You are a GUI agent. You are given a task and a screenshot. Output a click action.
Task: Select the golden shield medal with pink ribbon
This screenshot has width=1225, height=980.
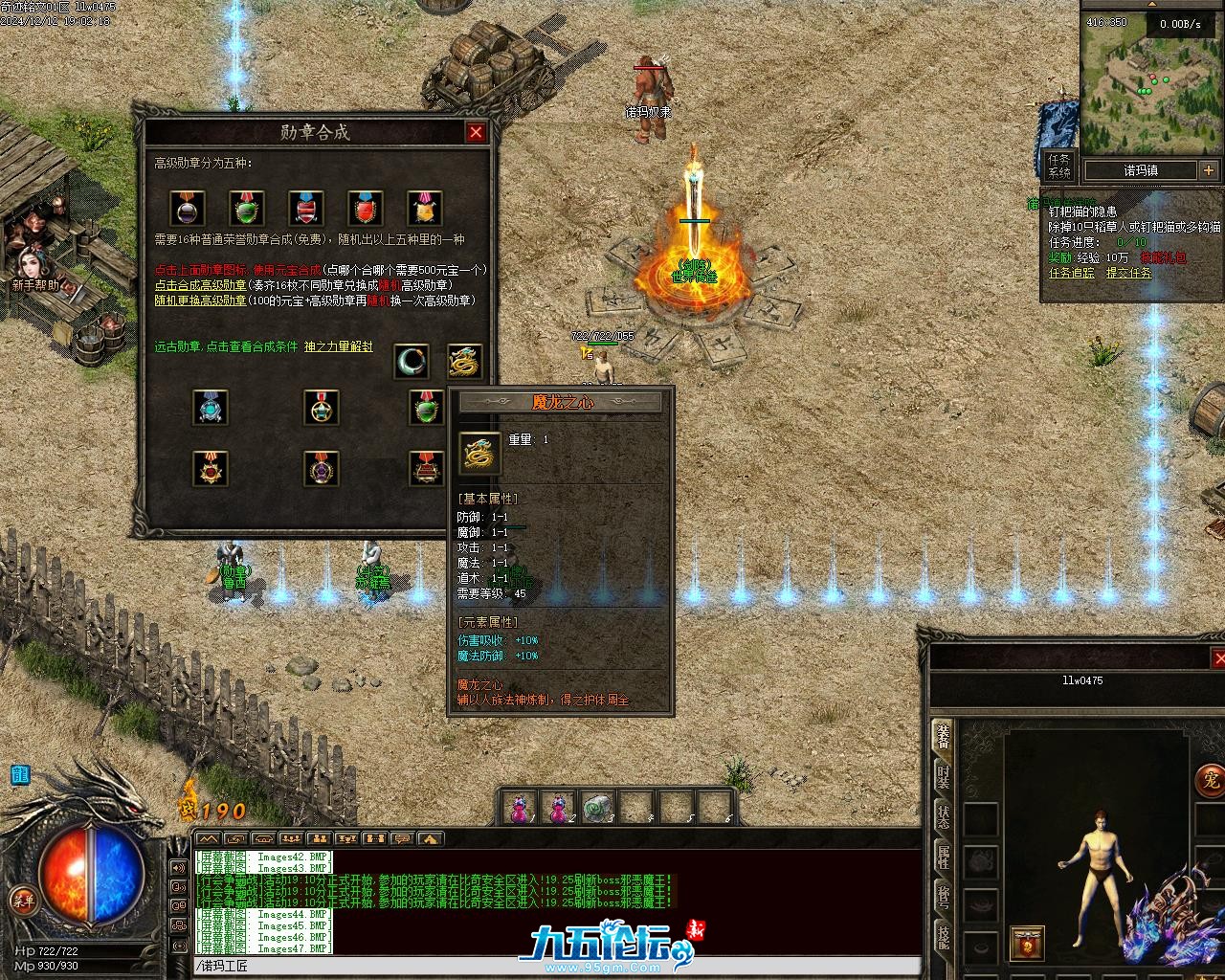pyautogui.click(x=424, y=208)
